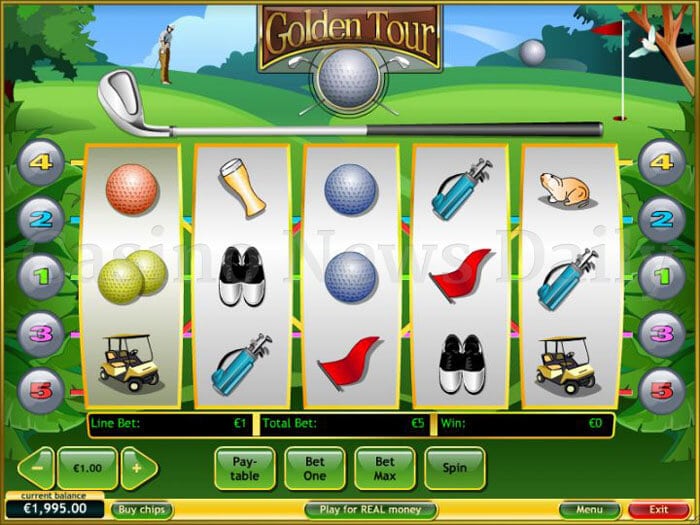Open the Paytable
This screenshot has width=700, height=525.
tap(245, 468)
